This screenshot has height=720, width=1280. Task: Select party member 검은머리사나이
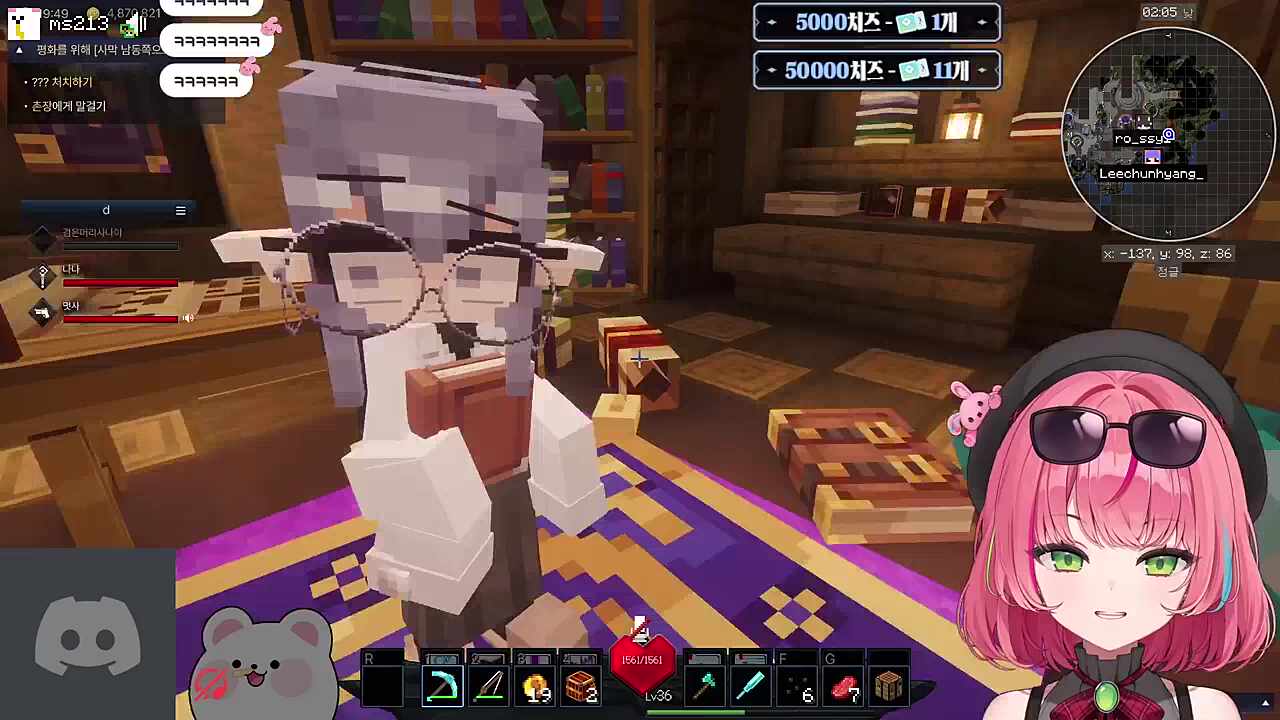tap(92, 233)
